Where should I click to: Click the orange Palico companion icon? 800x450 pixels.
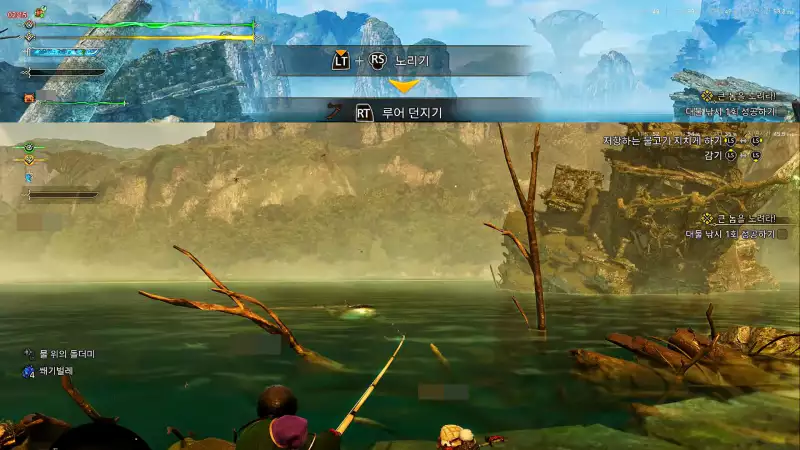point(29,99)
